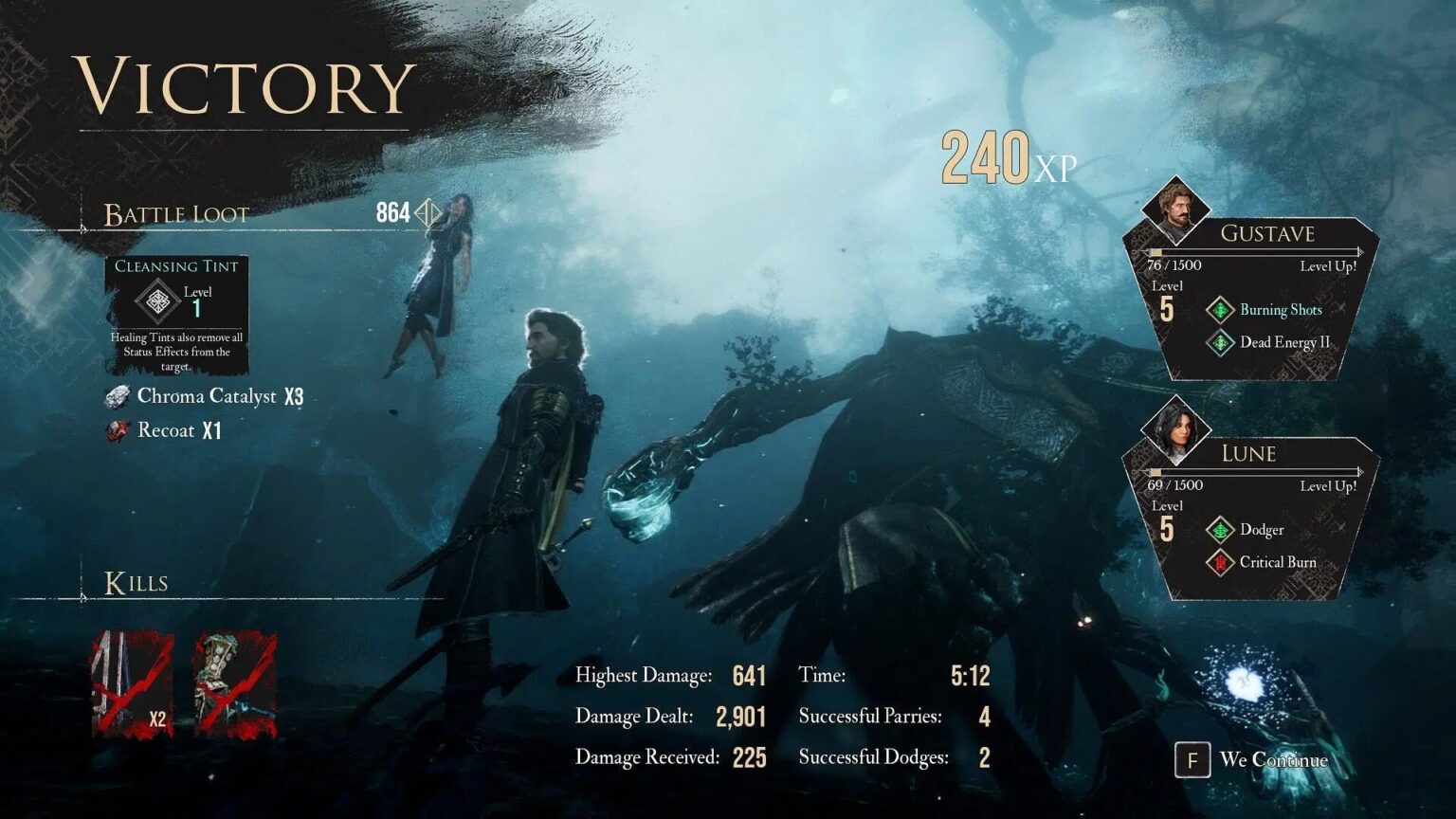Select the lantern enemy kill thumbnail

[x=235, y=684]
